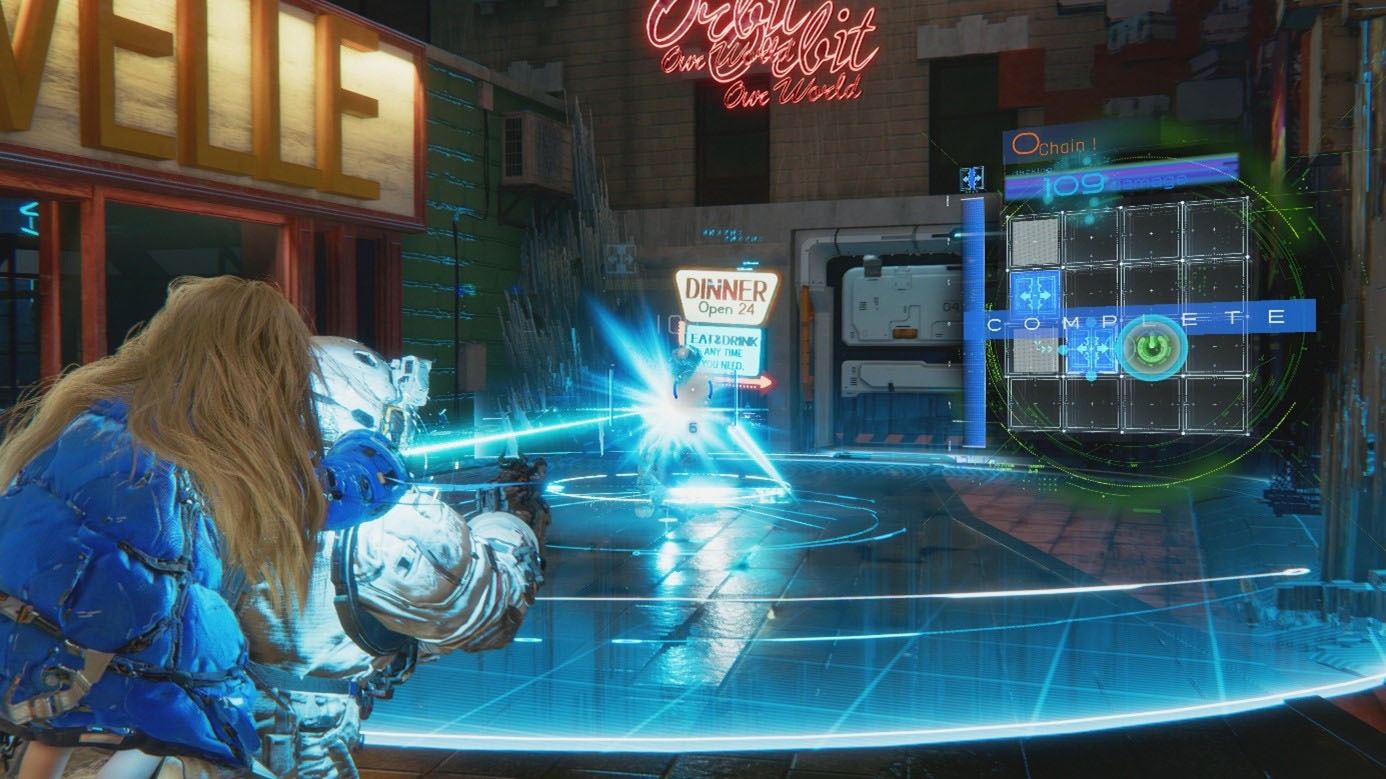Click the arrow tile left of the power tile

[x=1090, y=348]
